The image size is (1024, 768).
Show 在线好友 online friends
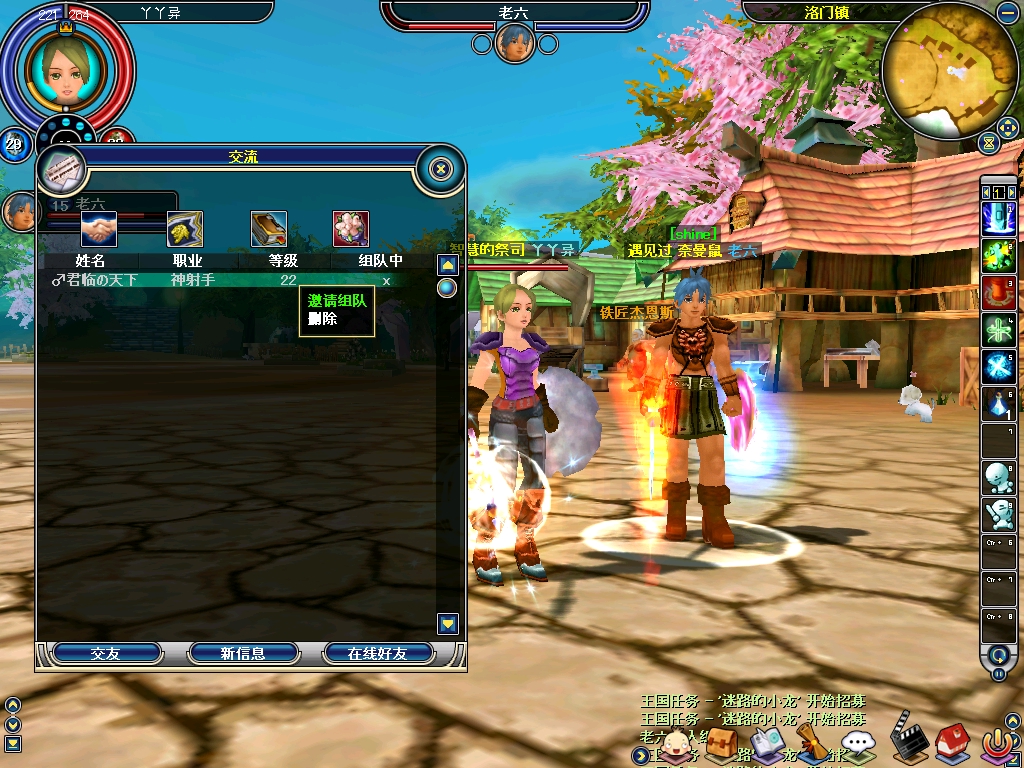pyautogui.click(x=377, y=653)
